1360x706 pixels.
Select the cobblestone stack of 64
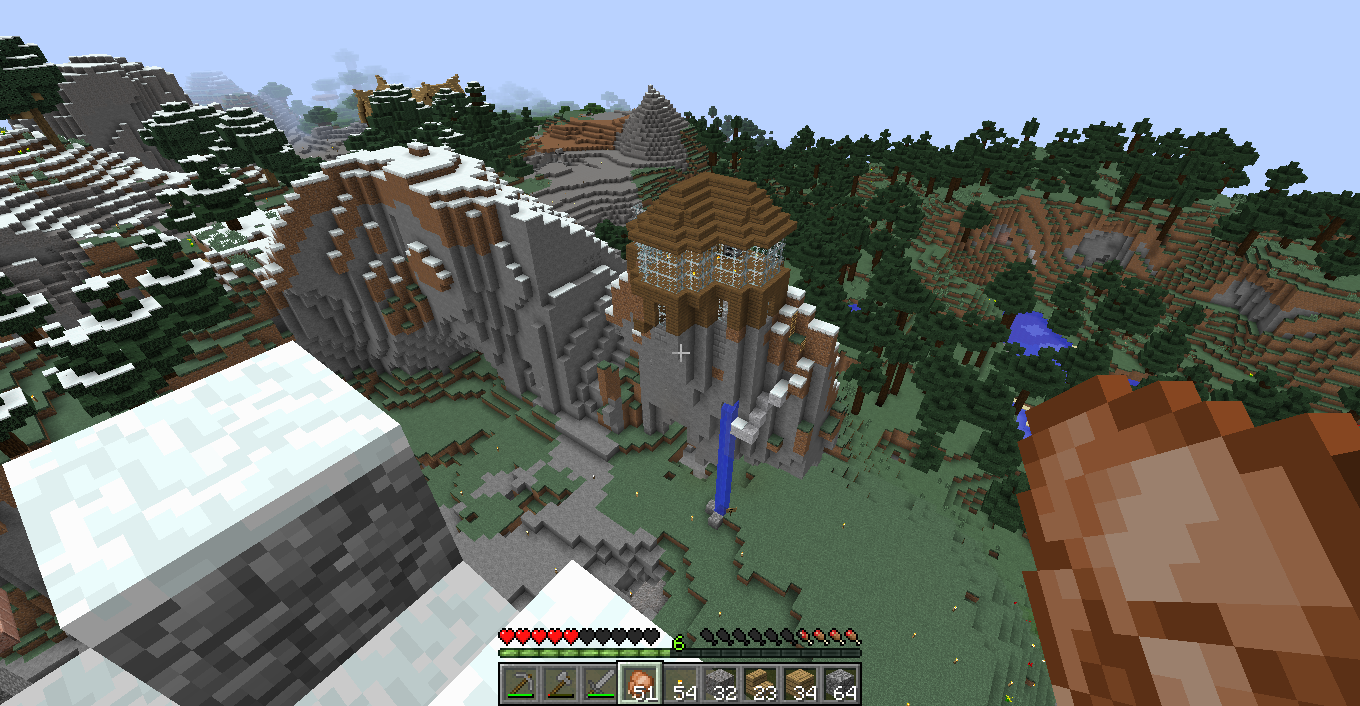tap(840, 684)
